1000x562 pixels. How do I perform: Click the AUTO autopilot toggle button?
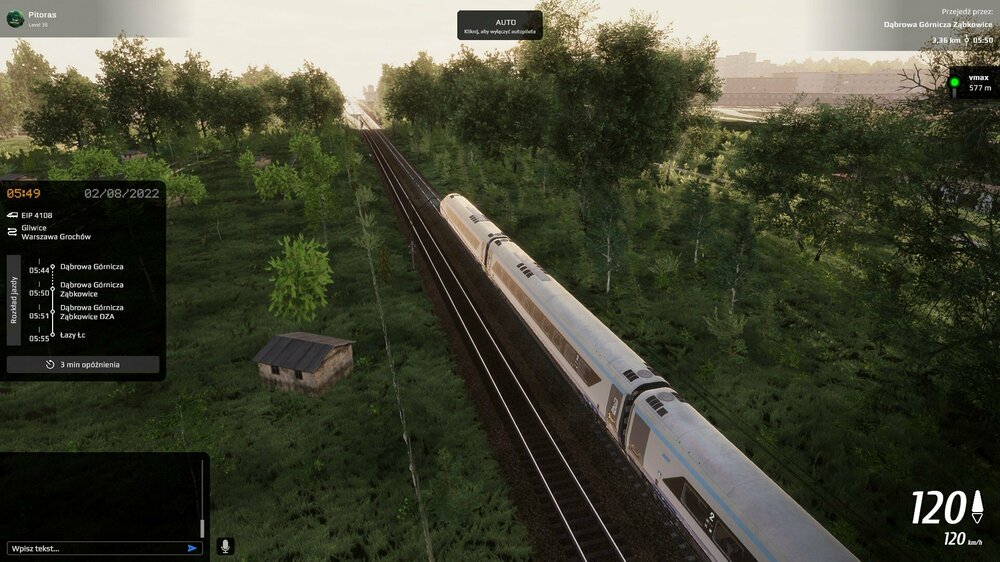500,25
